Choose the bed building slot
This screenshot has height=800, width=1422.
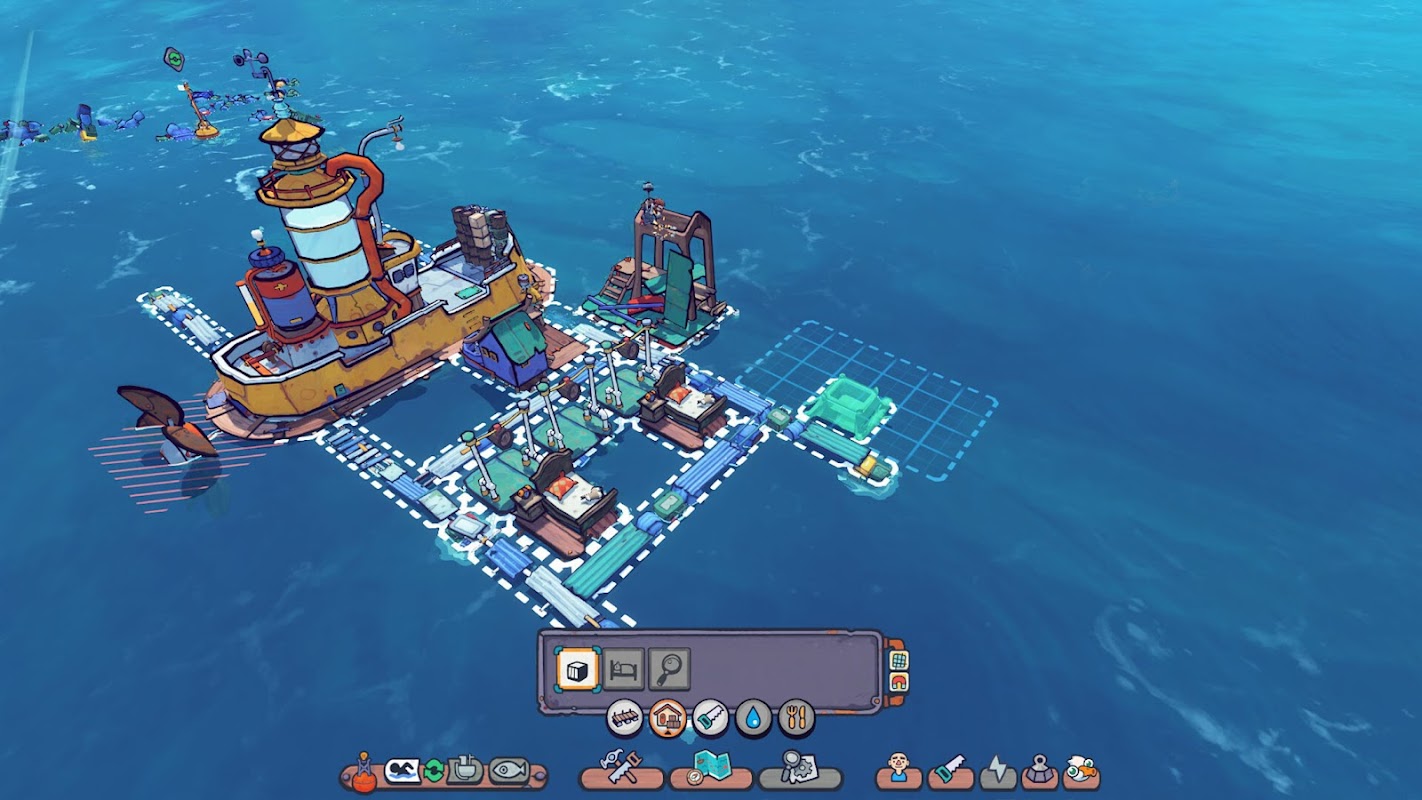click(x=623, y=669)
